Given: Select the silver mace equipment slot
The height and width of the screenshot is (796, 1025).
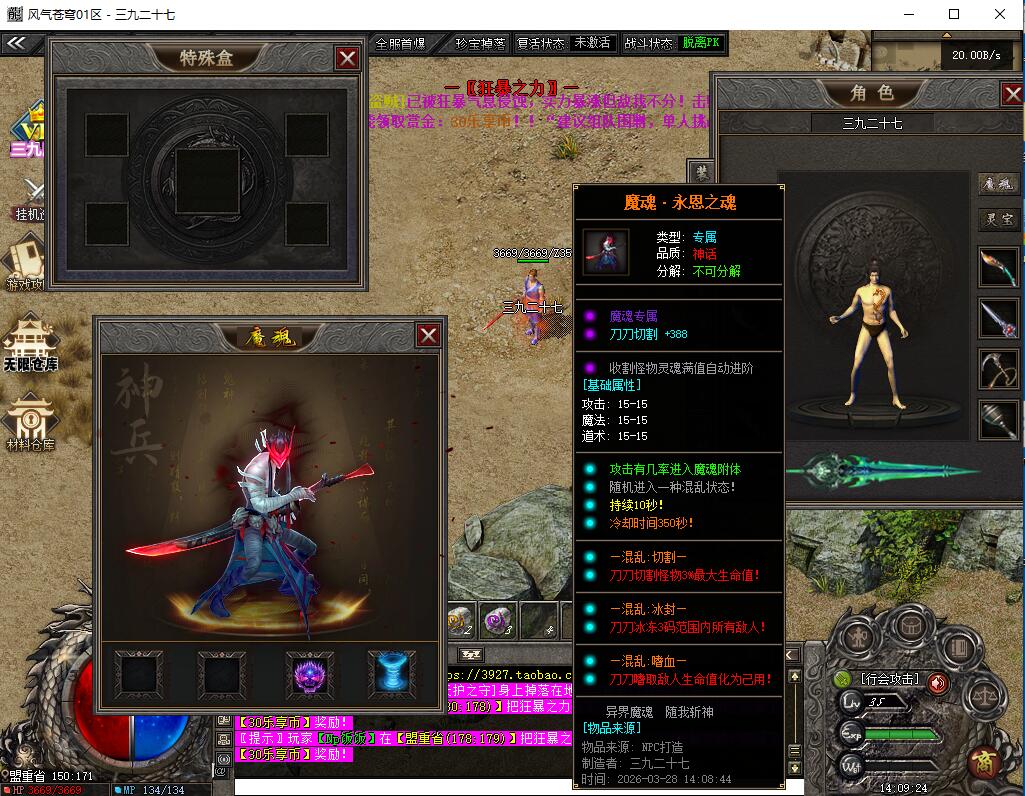Looking at the screenshot, I should pyautogui.click(x=998, y=417).
